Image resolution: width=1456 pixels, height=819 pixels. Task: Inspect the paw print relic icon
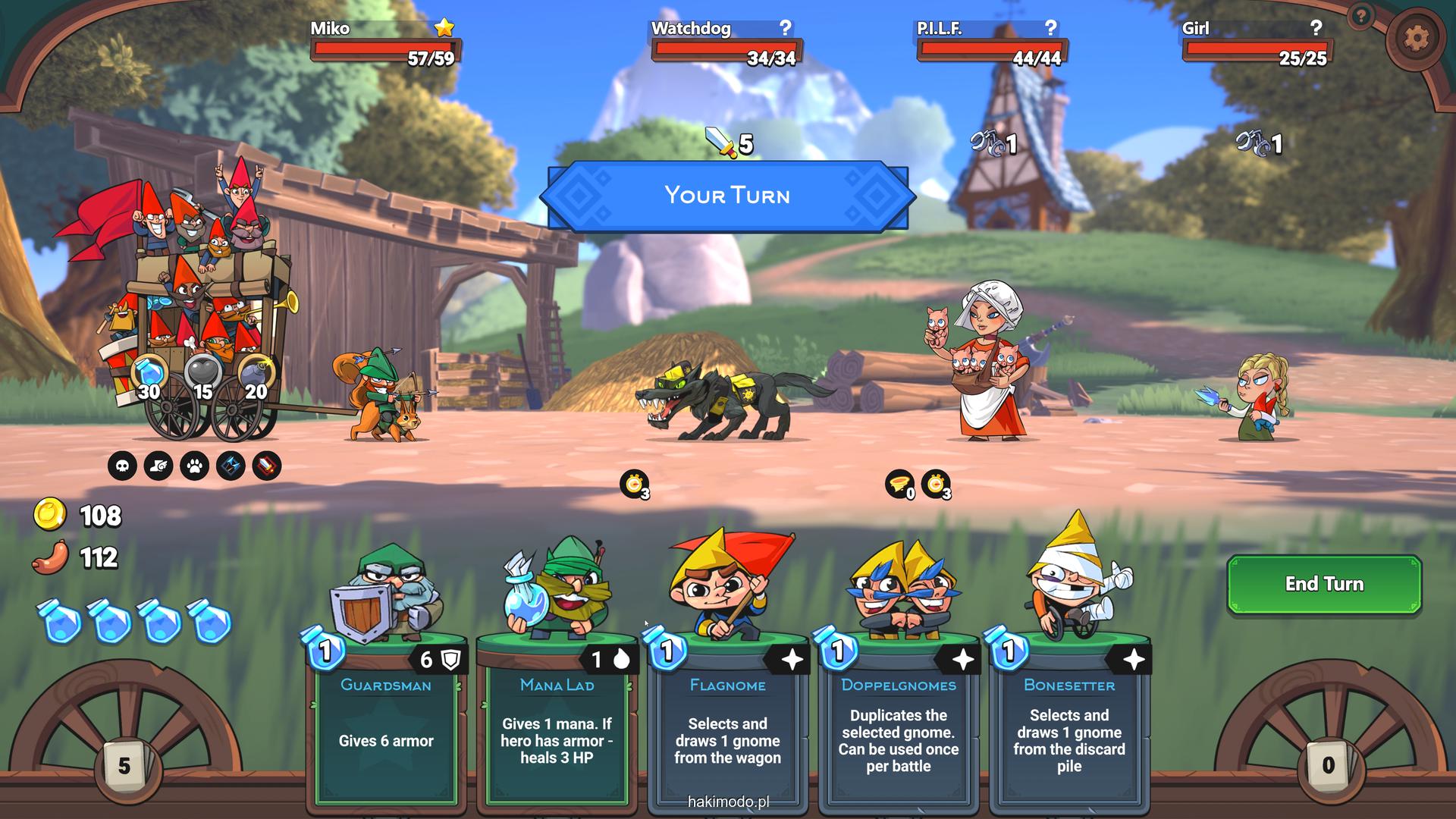[x=195, y=466]
